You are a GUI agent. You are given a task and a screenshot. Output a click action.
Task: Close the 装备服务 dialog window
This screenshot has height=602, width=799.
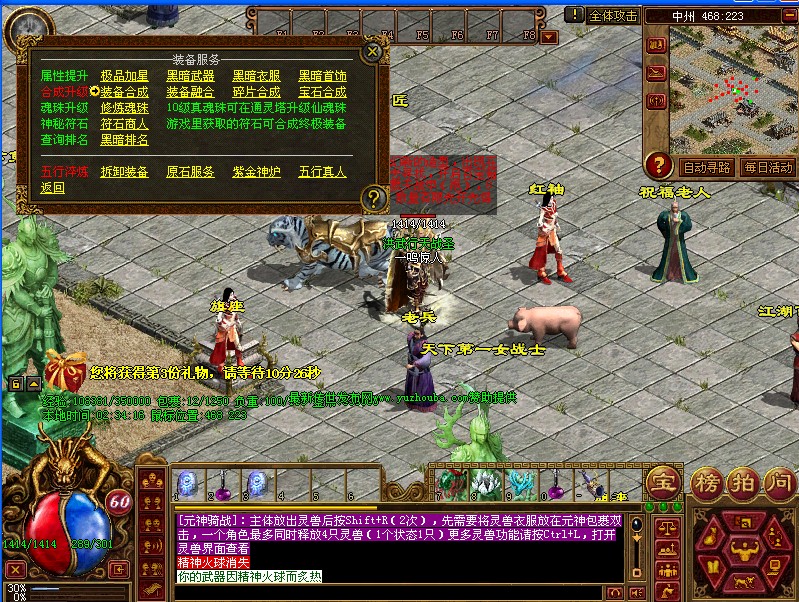point(372,51)
